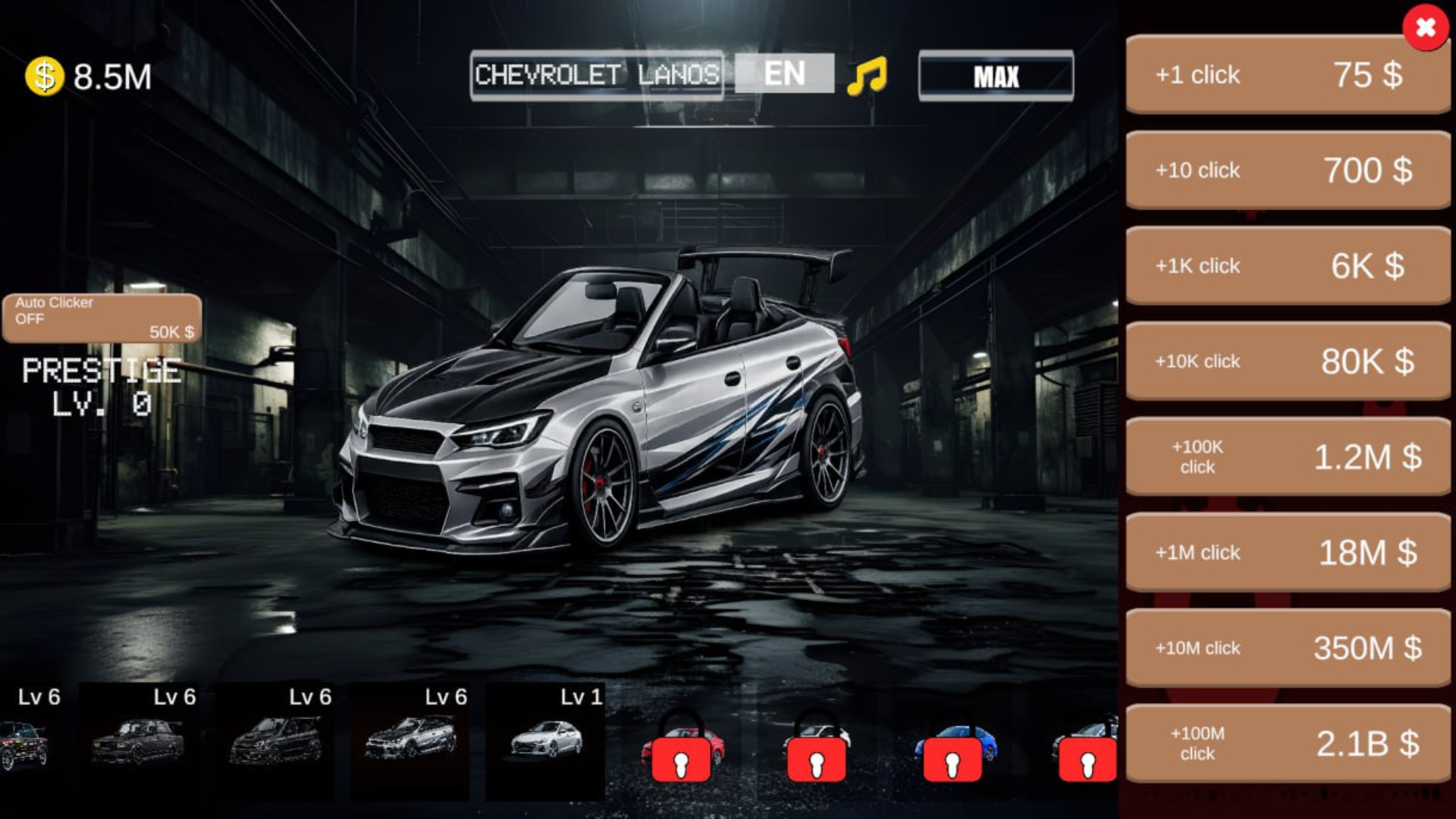
Task: Open the Chevrolet Lanos name selector
Action: pos(597,75)
